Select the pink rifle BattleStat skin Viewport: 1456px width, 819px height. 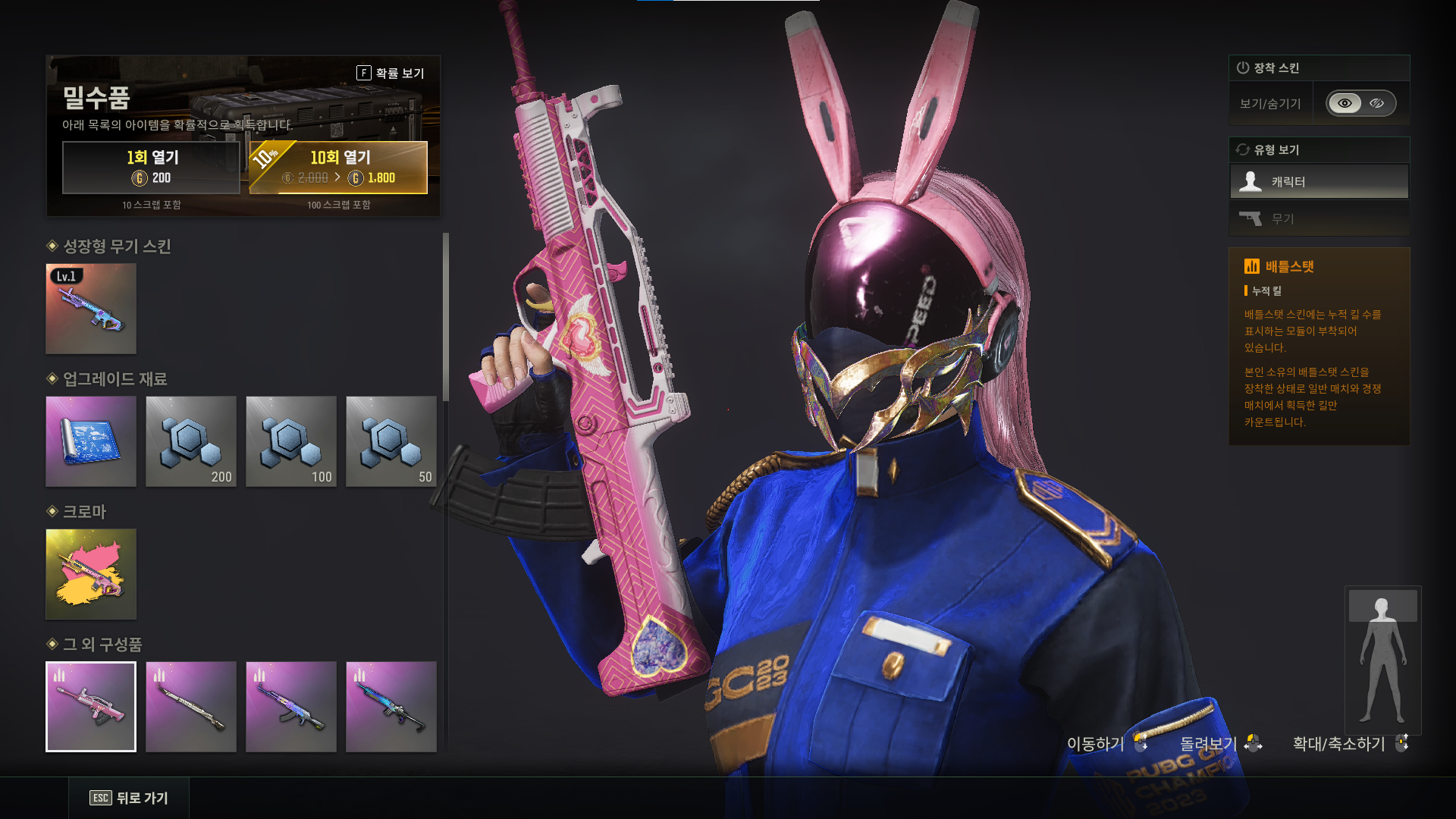tap(91, 707)
